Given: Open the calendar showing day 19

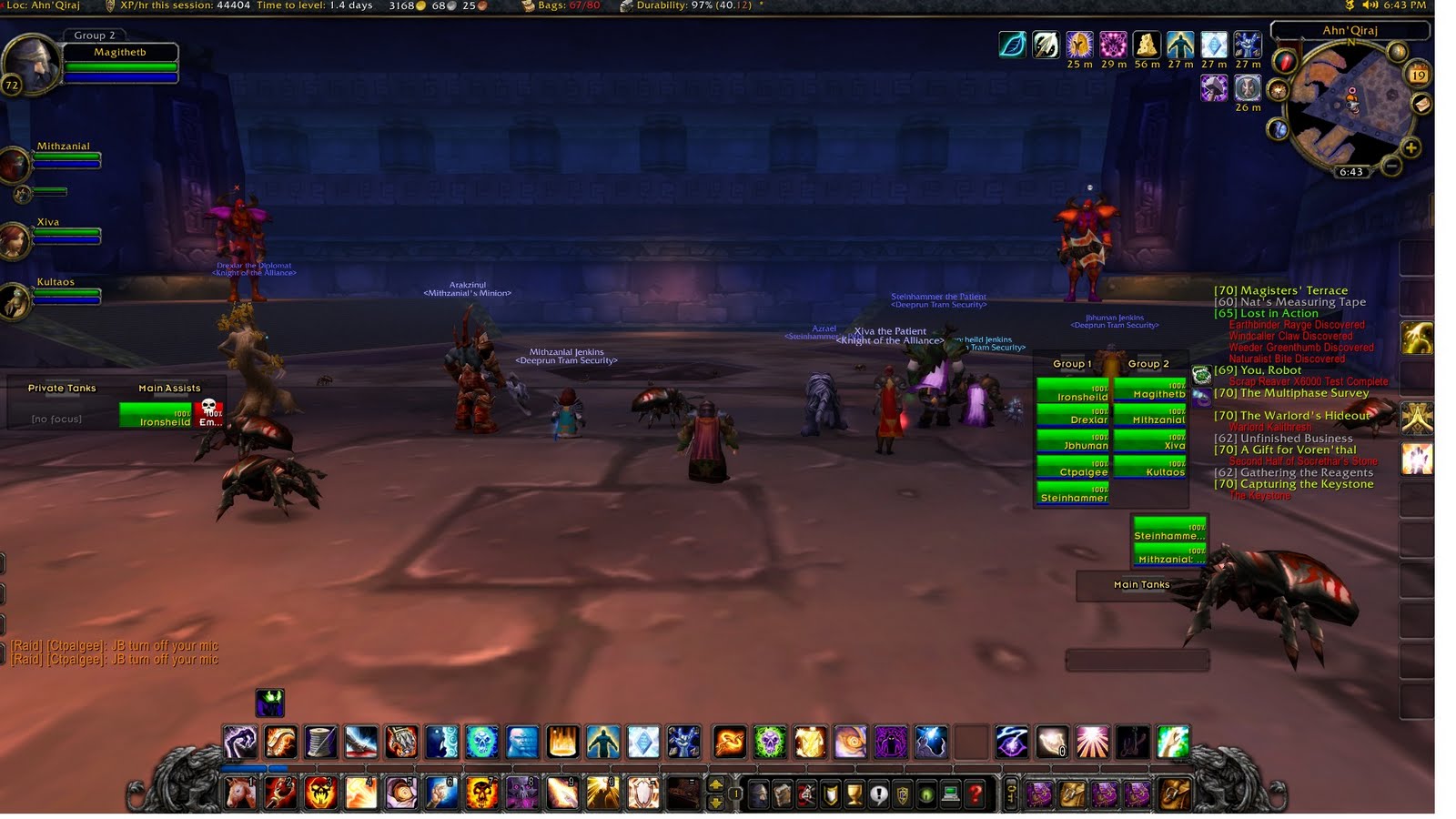Looking at the screenshot, I should click(x=1418, y=73).
